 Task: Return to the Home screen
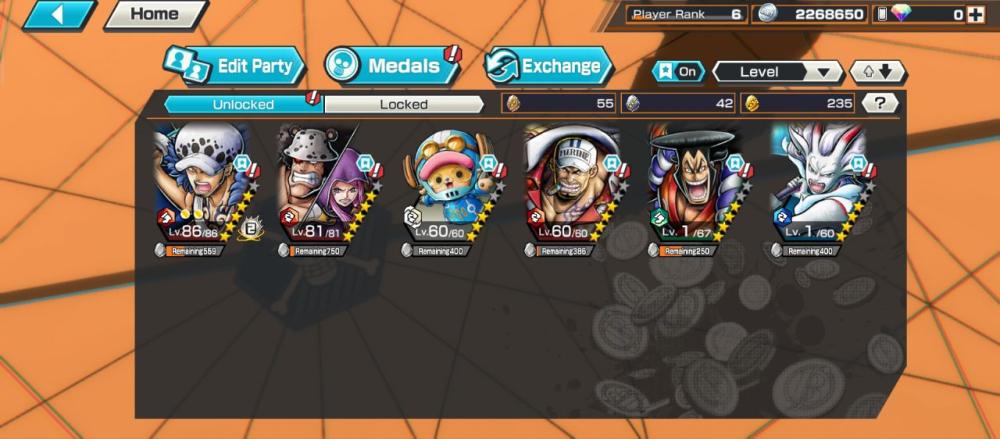point(155,15)
